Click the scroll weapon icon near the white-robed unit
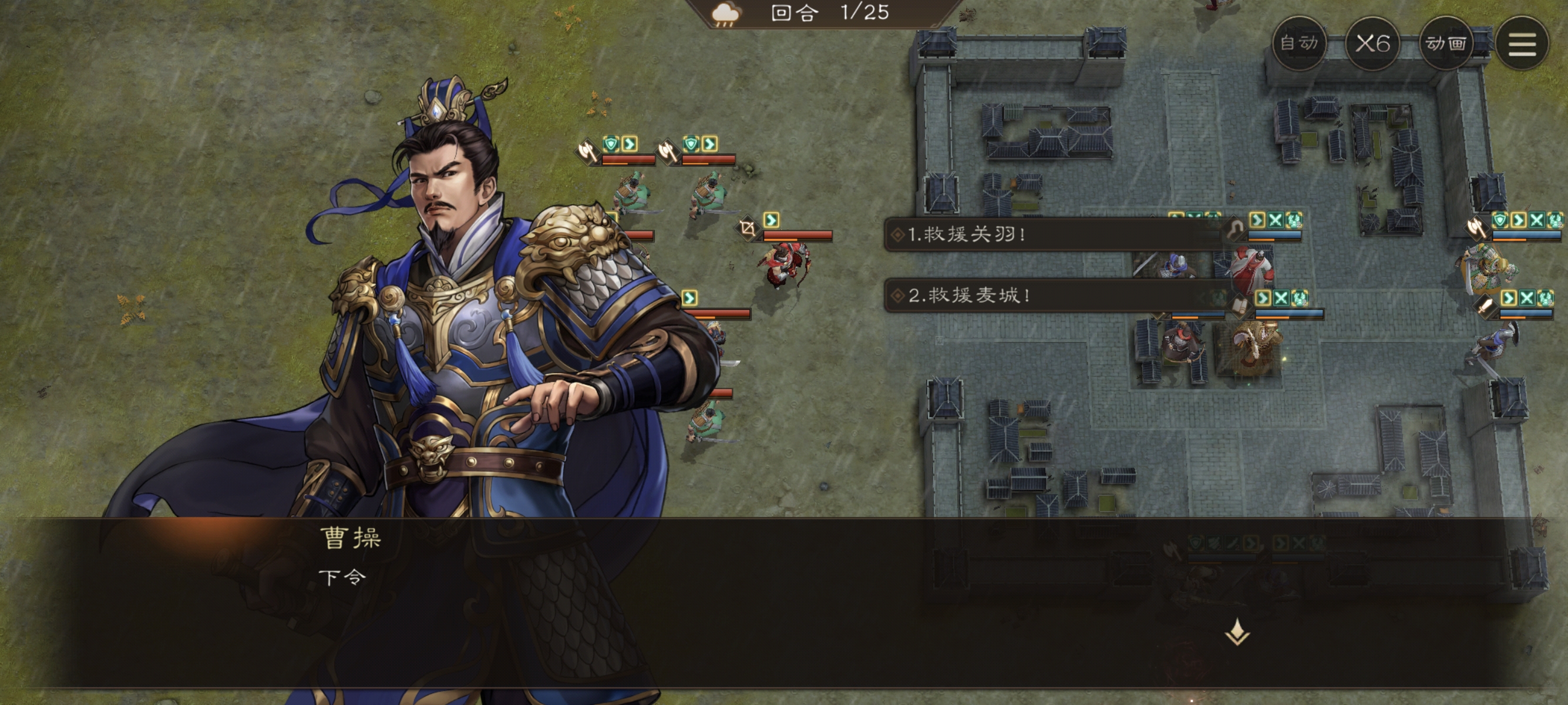The image size is (1568, 705). pos(1240,304)
